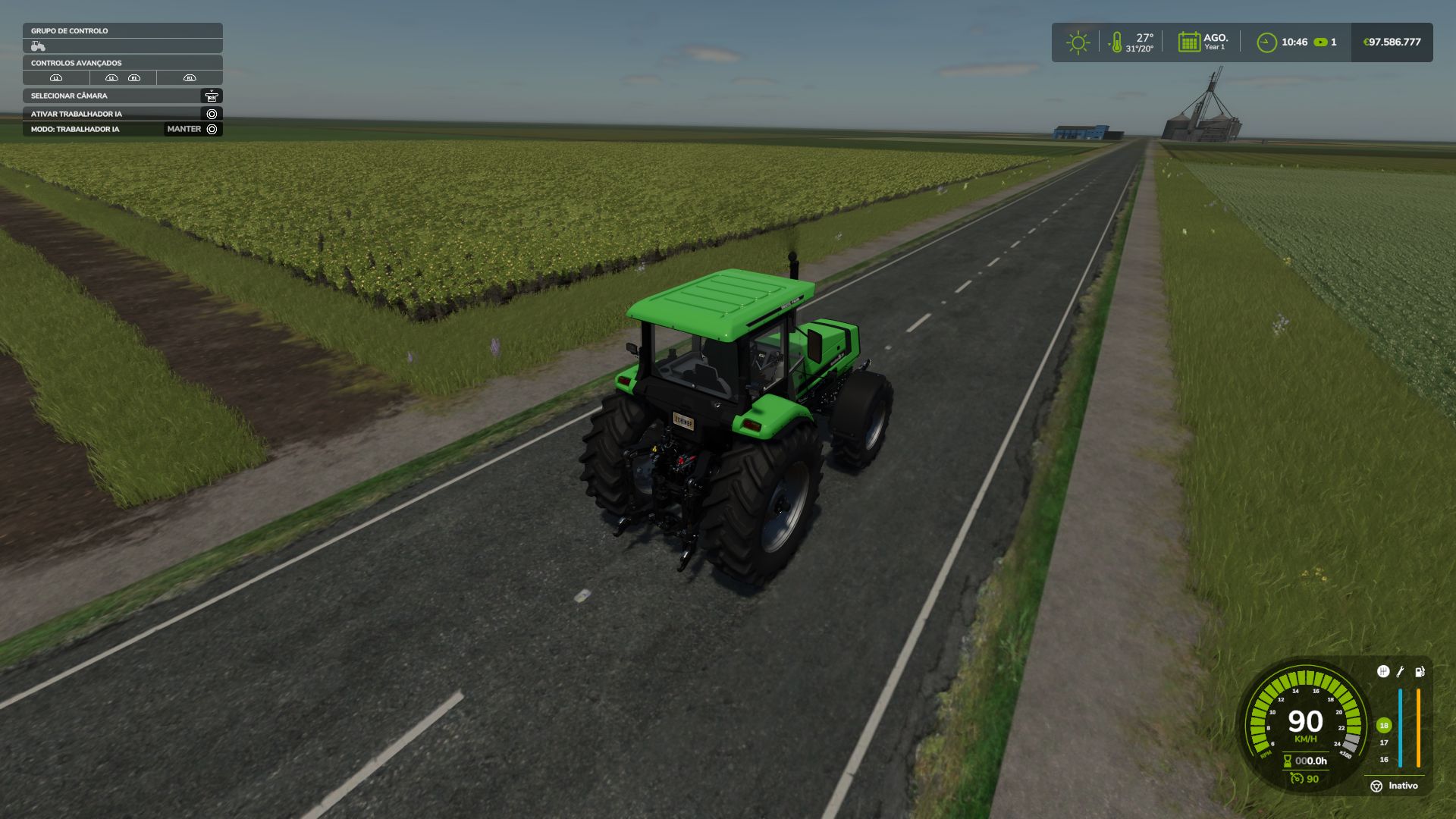Viewport: 1456px width, 819px height.
Task: Toggle the time scale indicator showing 1
Action: coord(1323,42)
